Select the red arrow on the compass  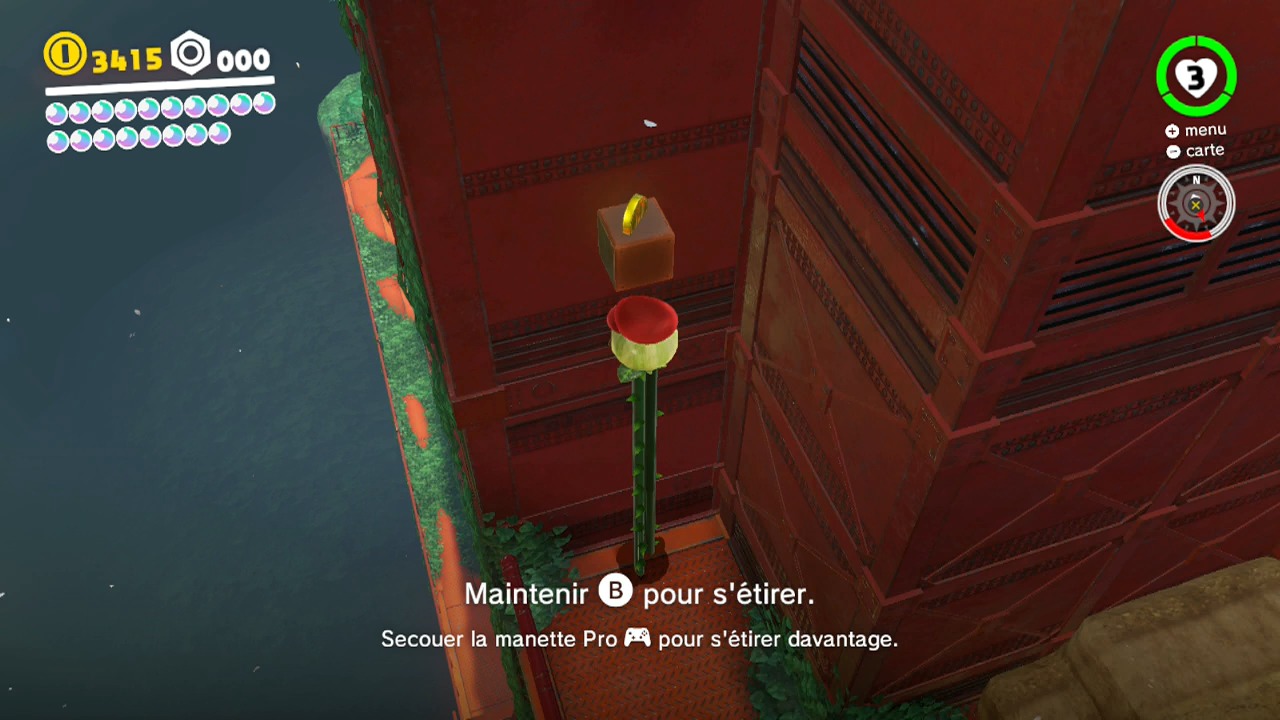coord(1203,216)
